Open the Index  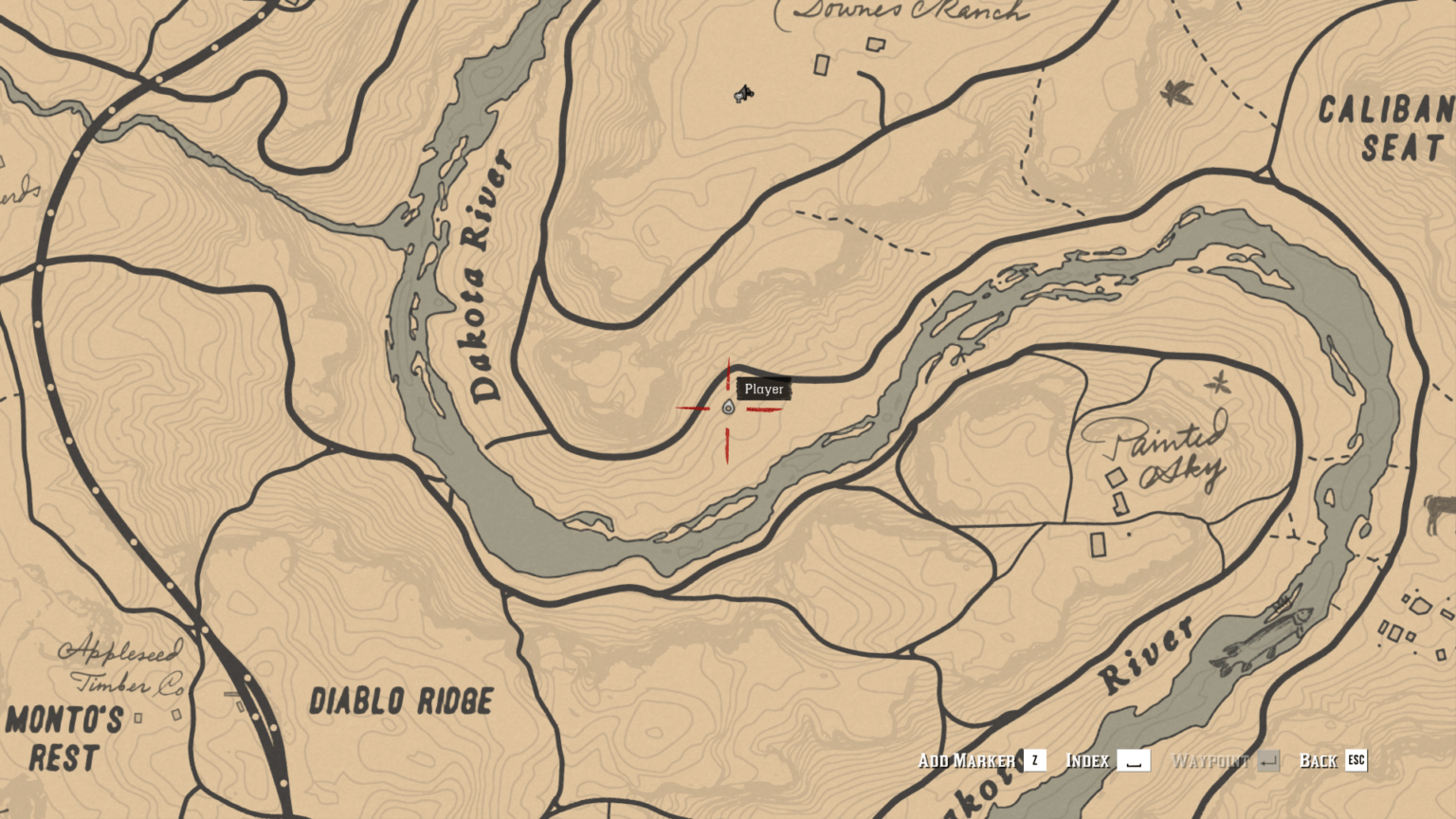[1090, 760]
